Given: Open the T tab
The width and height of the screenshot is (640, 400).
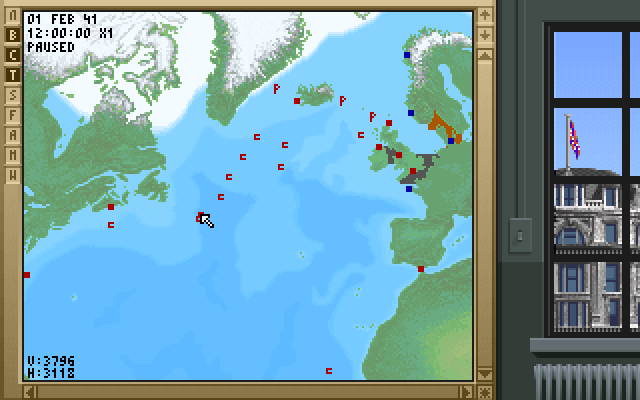Looking at the screenshot, I should (x=13, y=74).
